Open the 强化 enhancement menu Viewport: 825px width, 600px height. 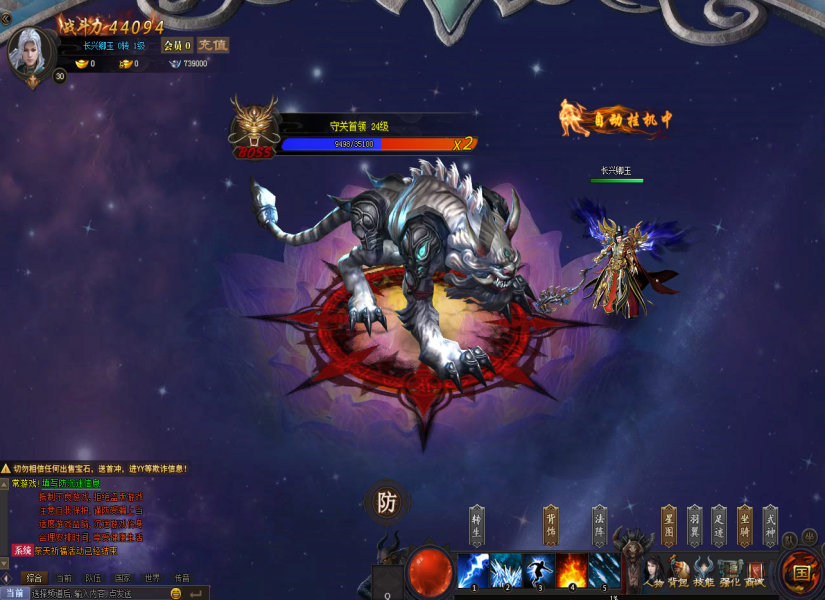pos(729,573)
